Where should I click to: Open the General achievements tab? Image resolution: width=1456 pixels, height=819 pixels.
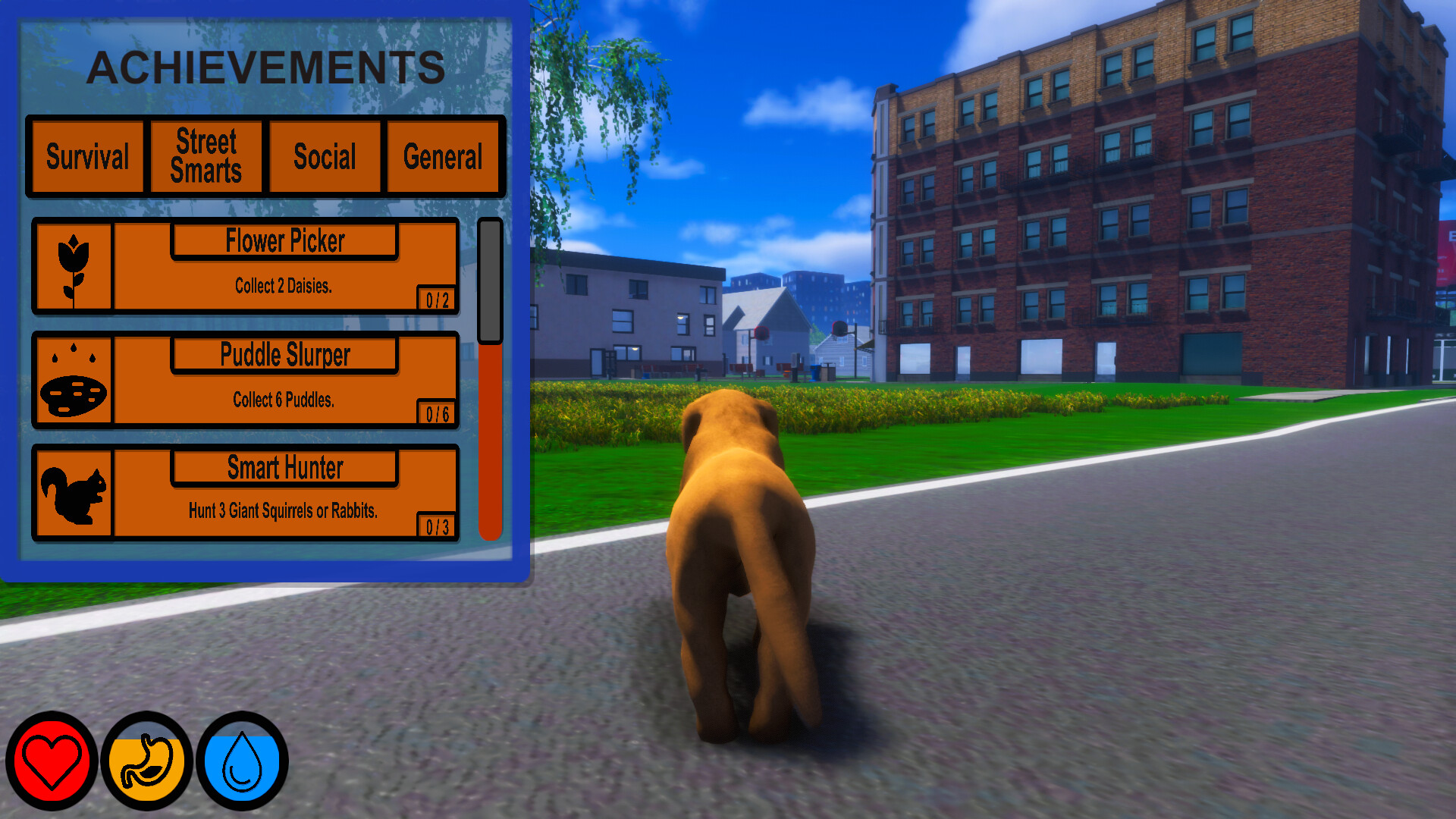pyautogui.click(x=444, y=157)
